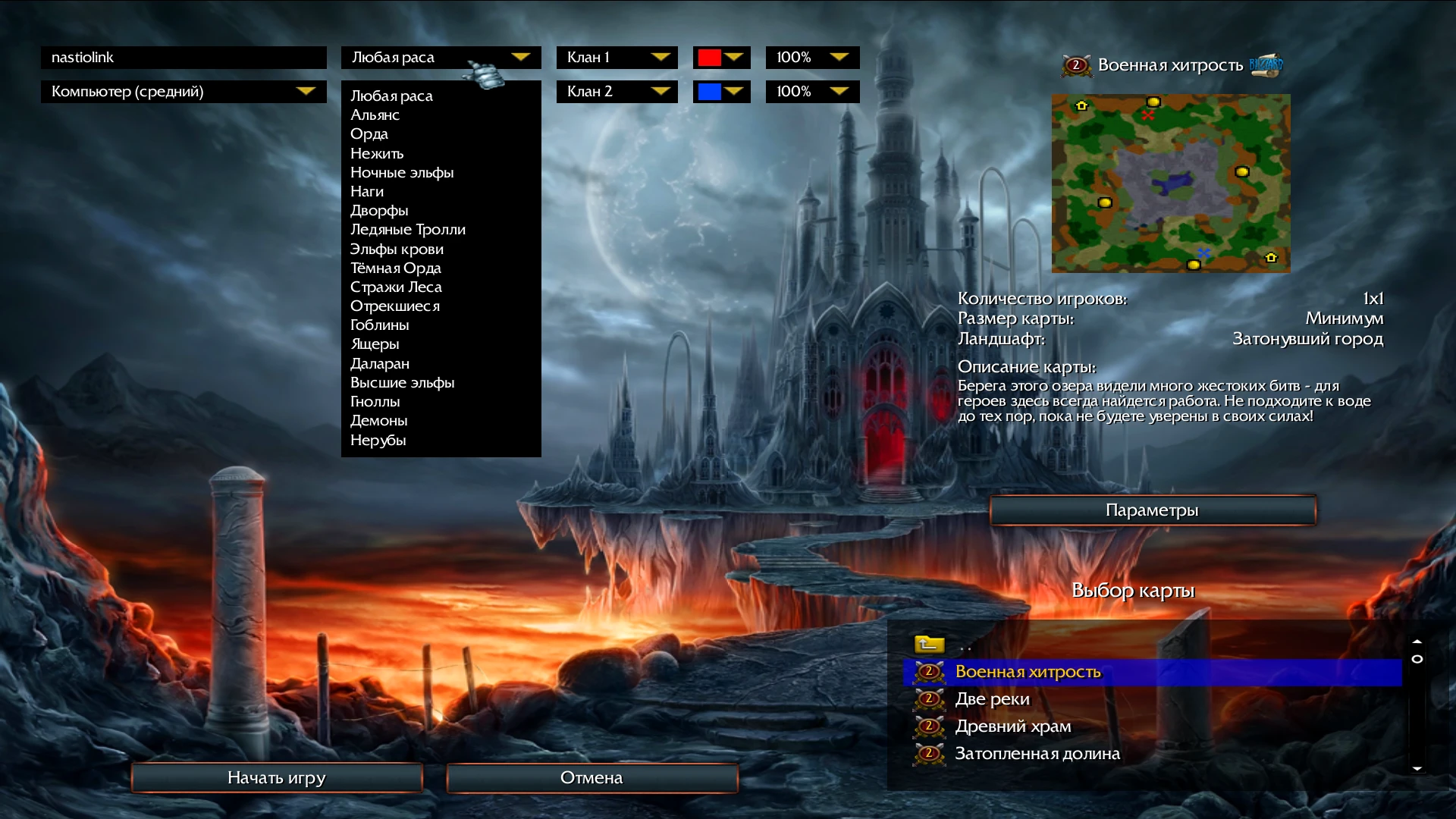Select Нежить from the race list
The image size is (1456, 819).
377,152
